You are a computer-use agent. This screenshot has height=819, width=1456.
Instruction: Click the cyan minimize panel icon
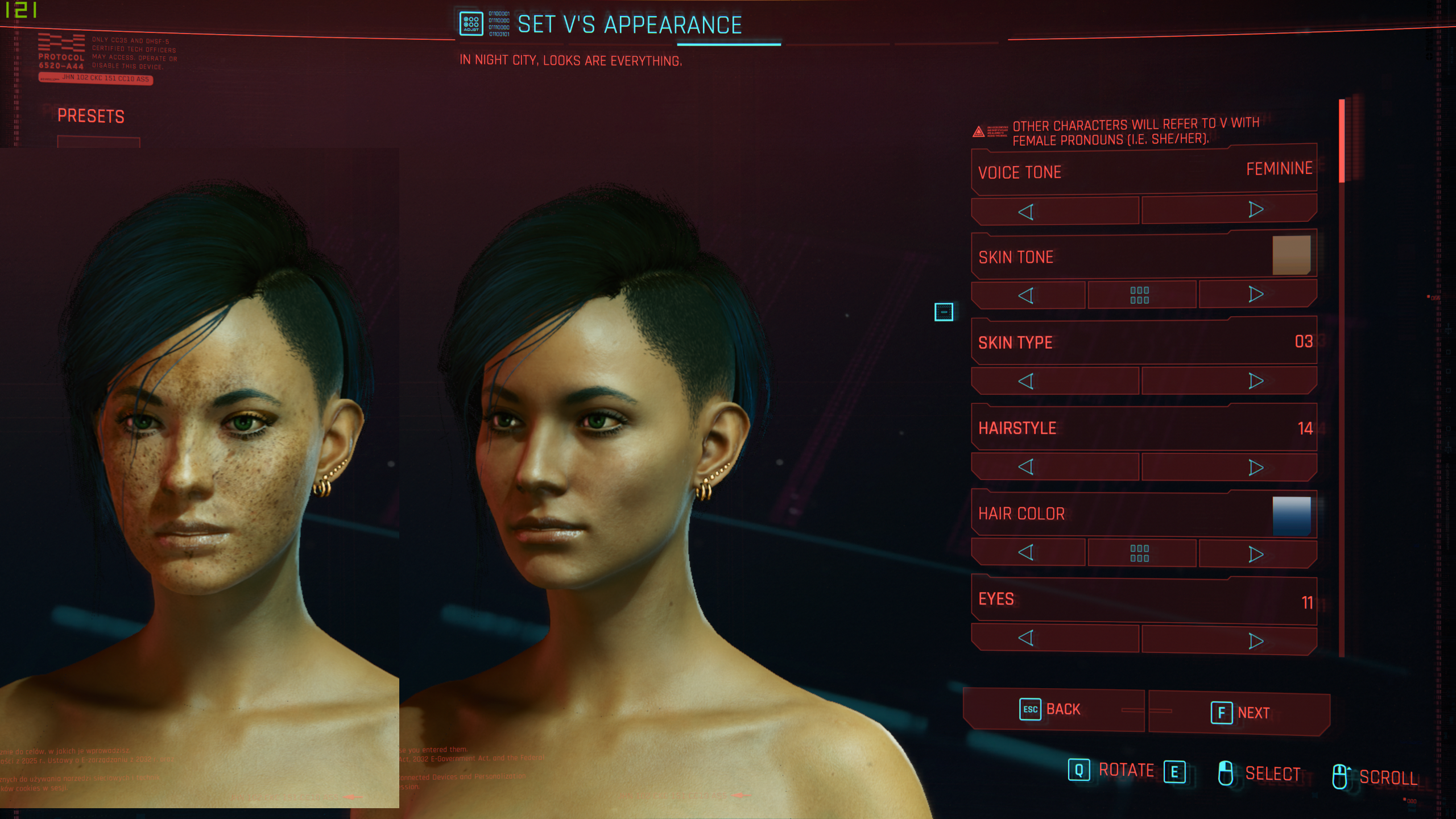point(944,312)
